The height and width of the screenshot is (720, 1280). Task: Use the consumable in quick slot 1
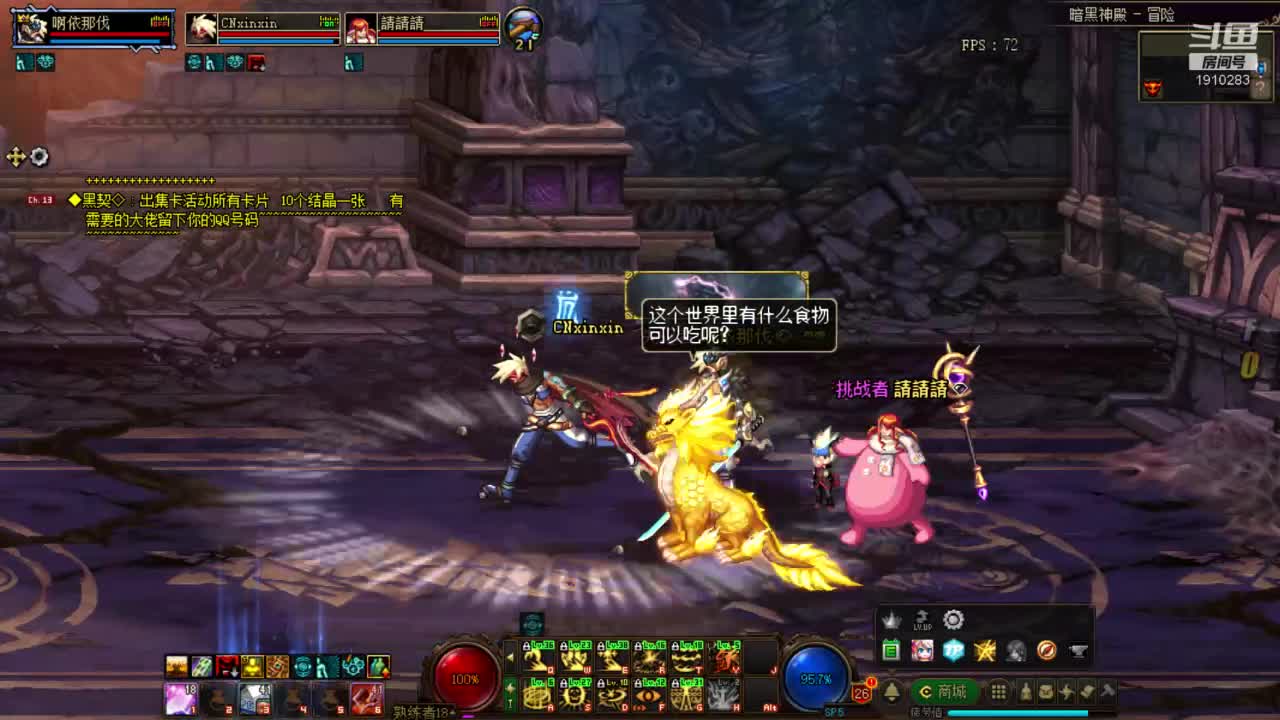click(181, 698)
